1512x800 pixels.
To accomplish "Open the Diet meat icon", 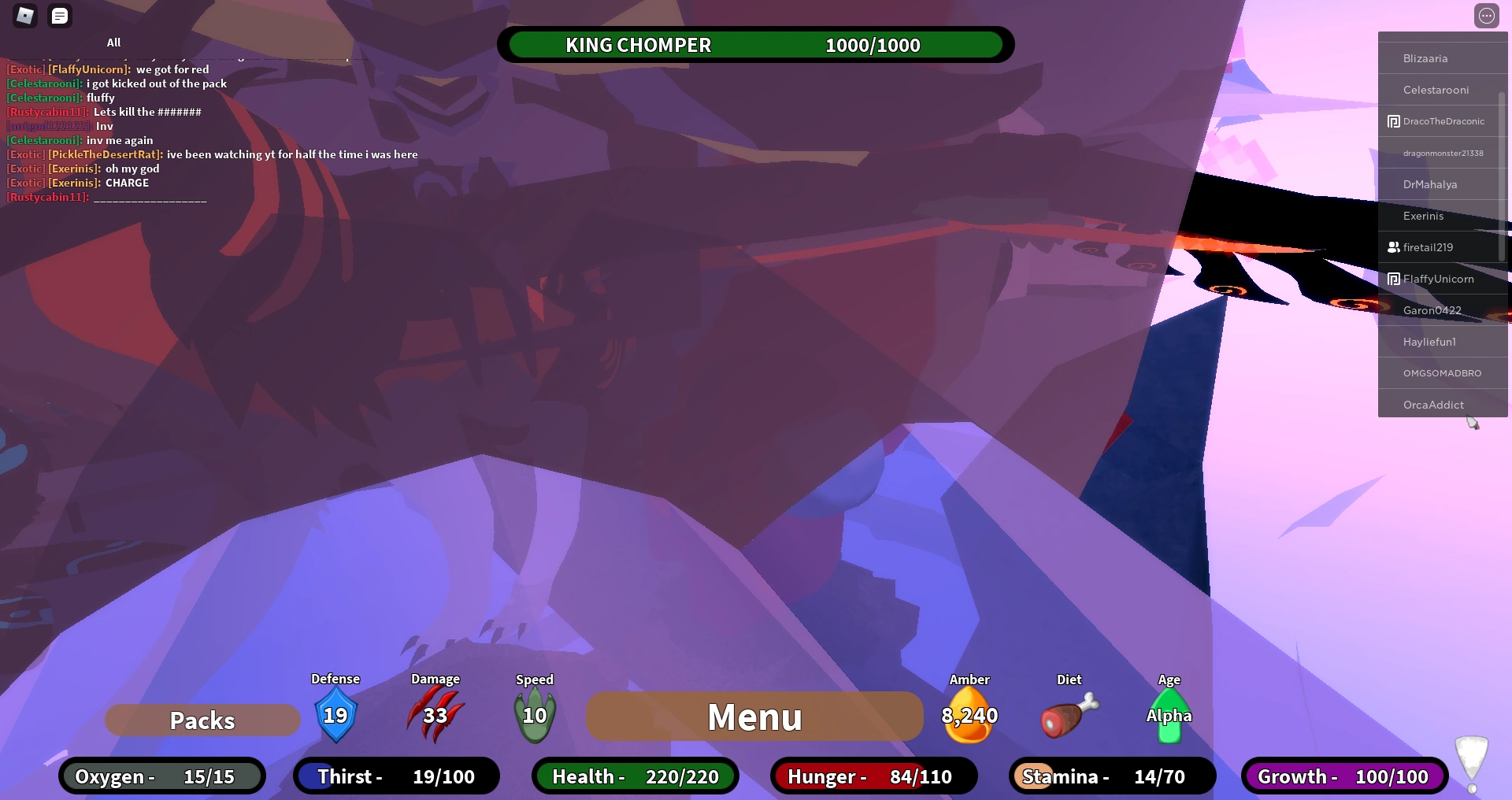I will 1068,715.
